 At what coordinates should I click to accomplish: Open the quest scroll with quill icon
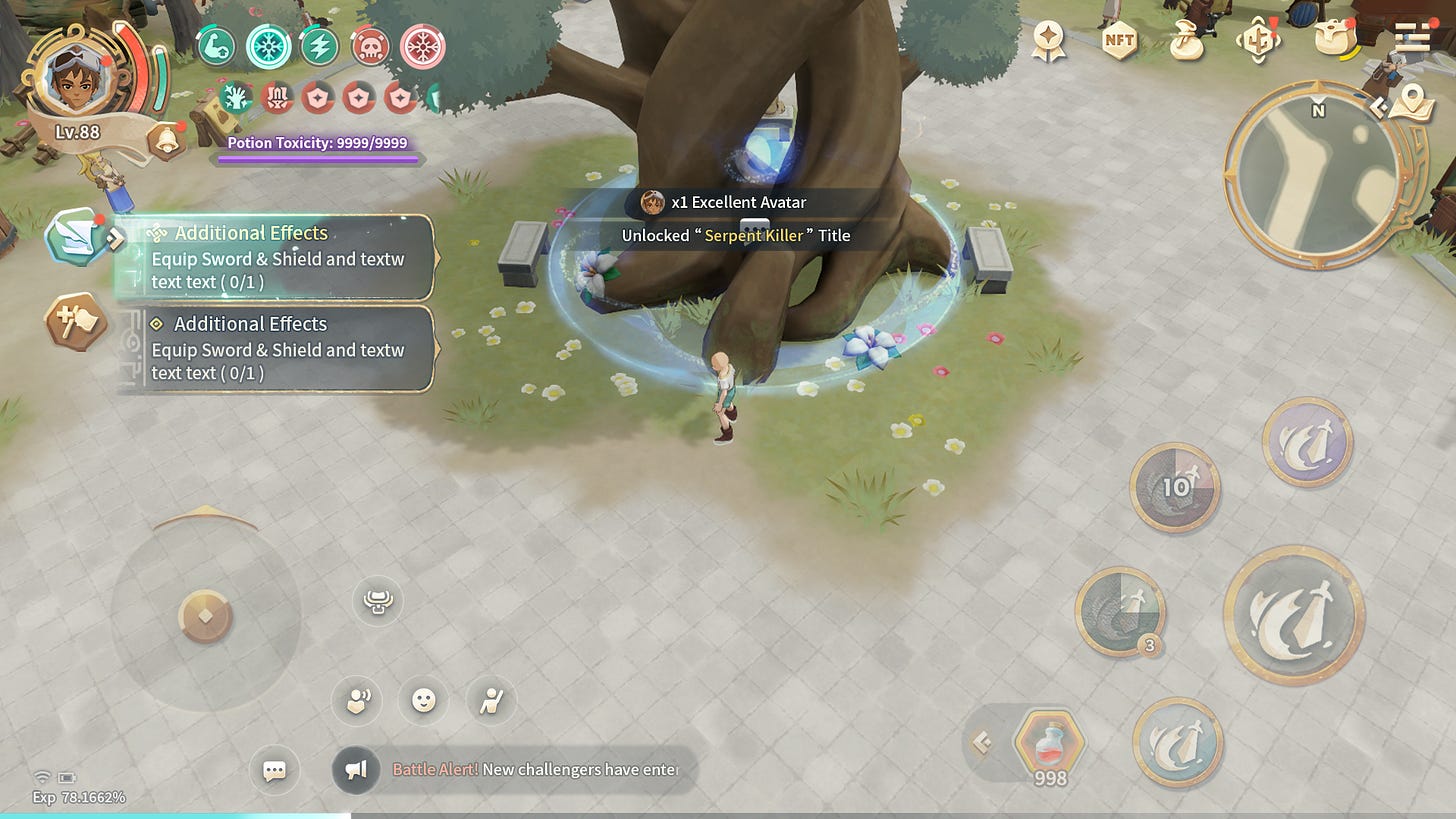[74, 236]
